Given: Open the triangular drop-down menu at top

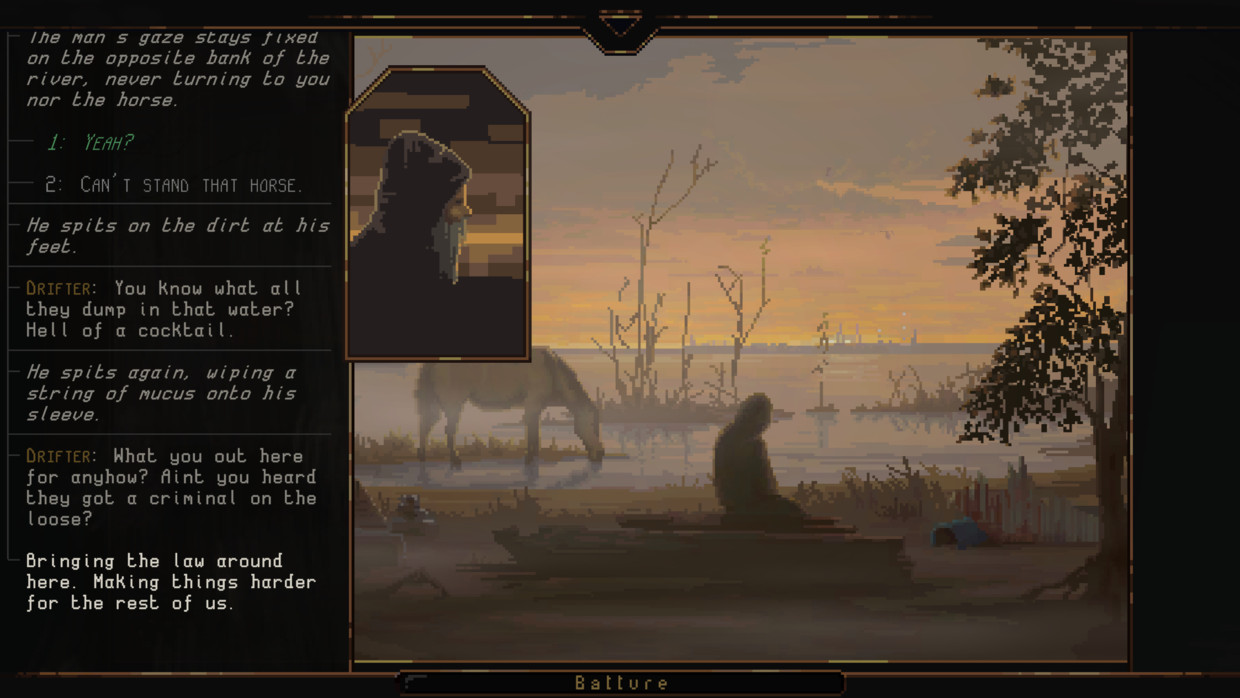Looking at the screenshot, I should [620, 26].
